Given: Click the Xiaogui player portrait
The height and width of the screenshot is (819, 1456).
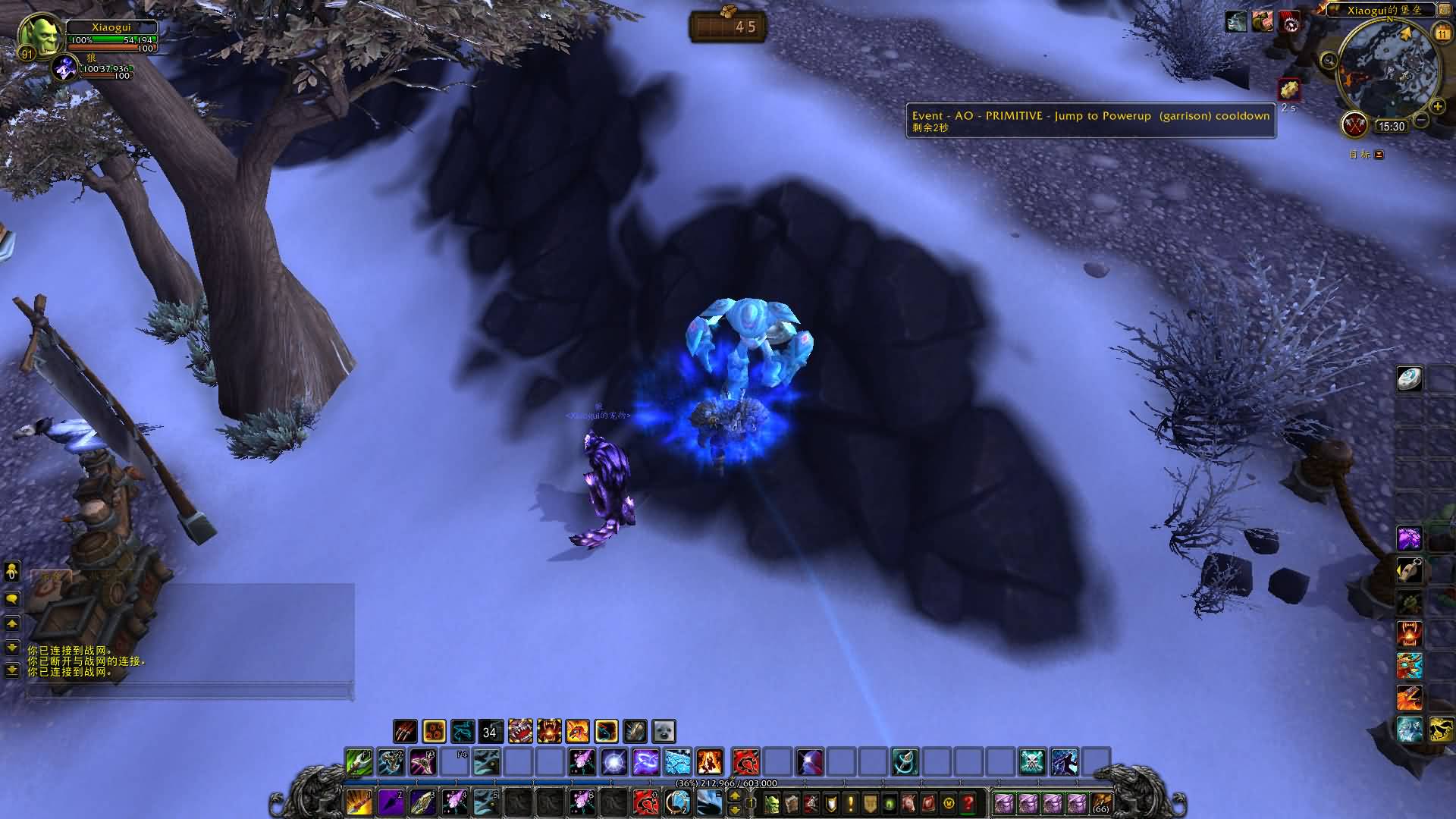Looking at the screenshot, I should [x=35, y=35].
